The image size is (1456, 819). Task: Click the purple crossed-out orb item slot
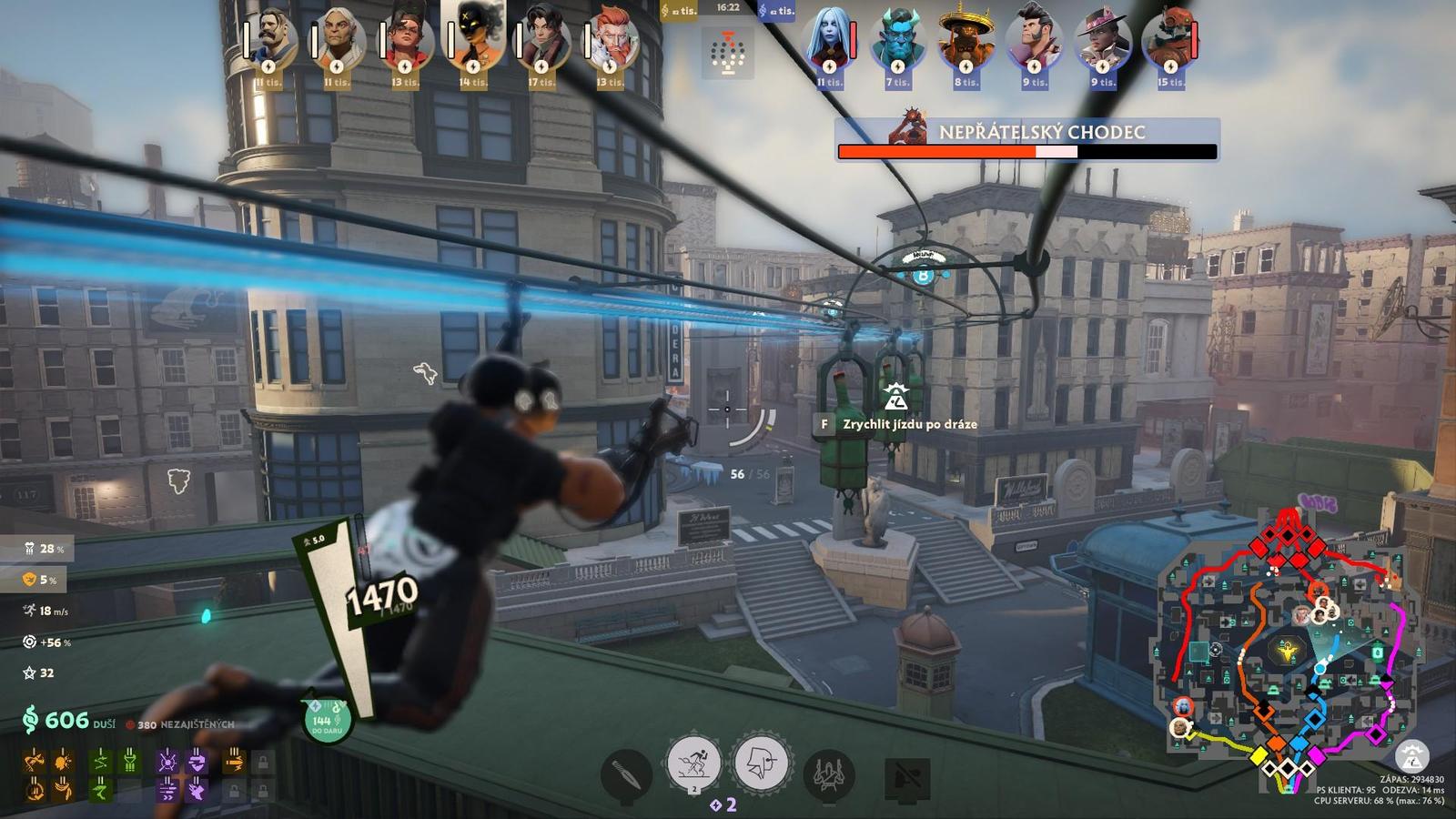[167, 761]
